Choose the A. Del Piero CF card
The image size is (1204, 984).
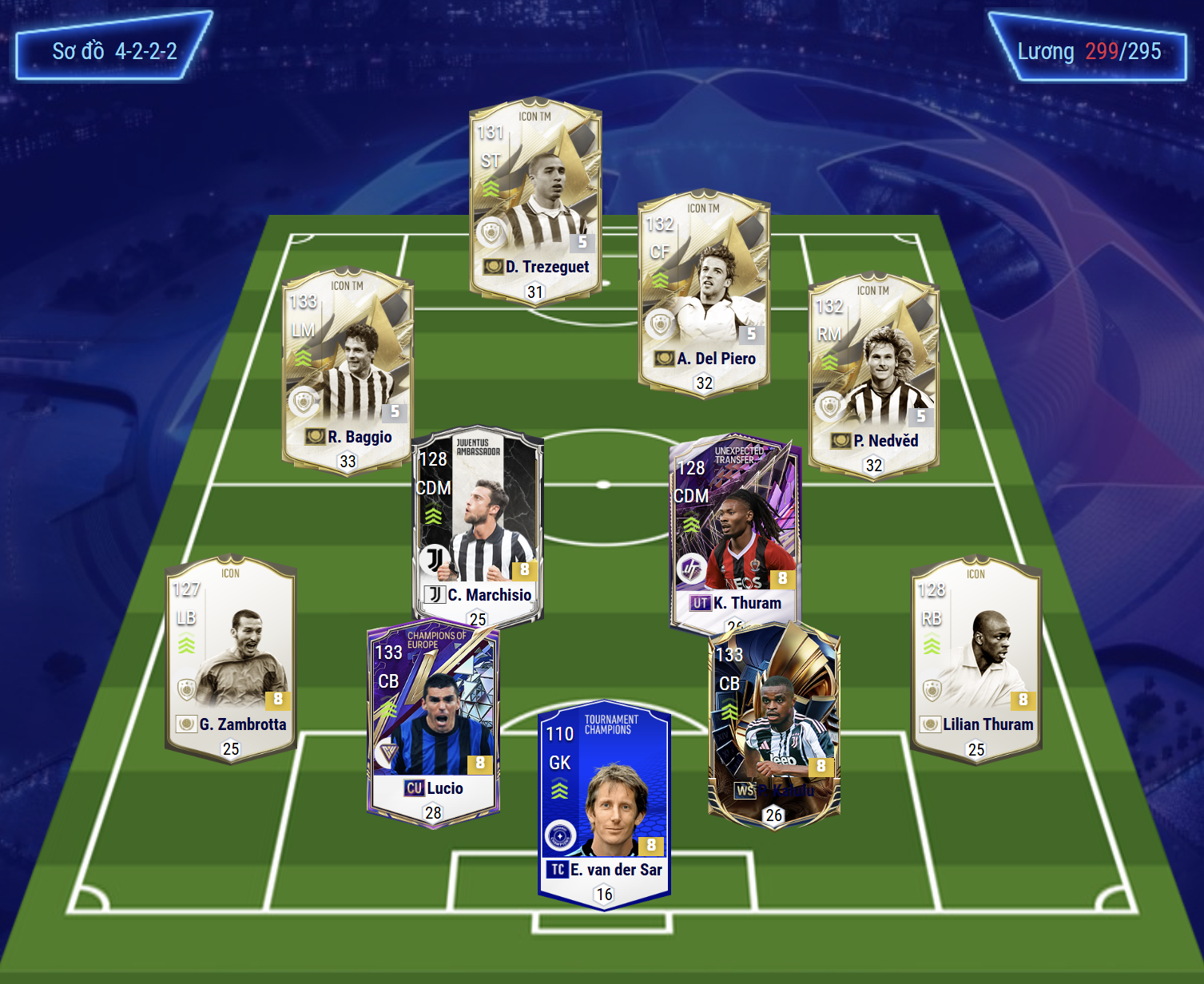tap(704, 292)
